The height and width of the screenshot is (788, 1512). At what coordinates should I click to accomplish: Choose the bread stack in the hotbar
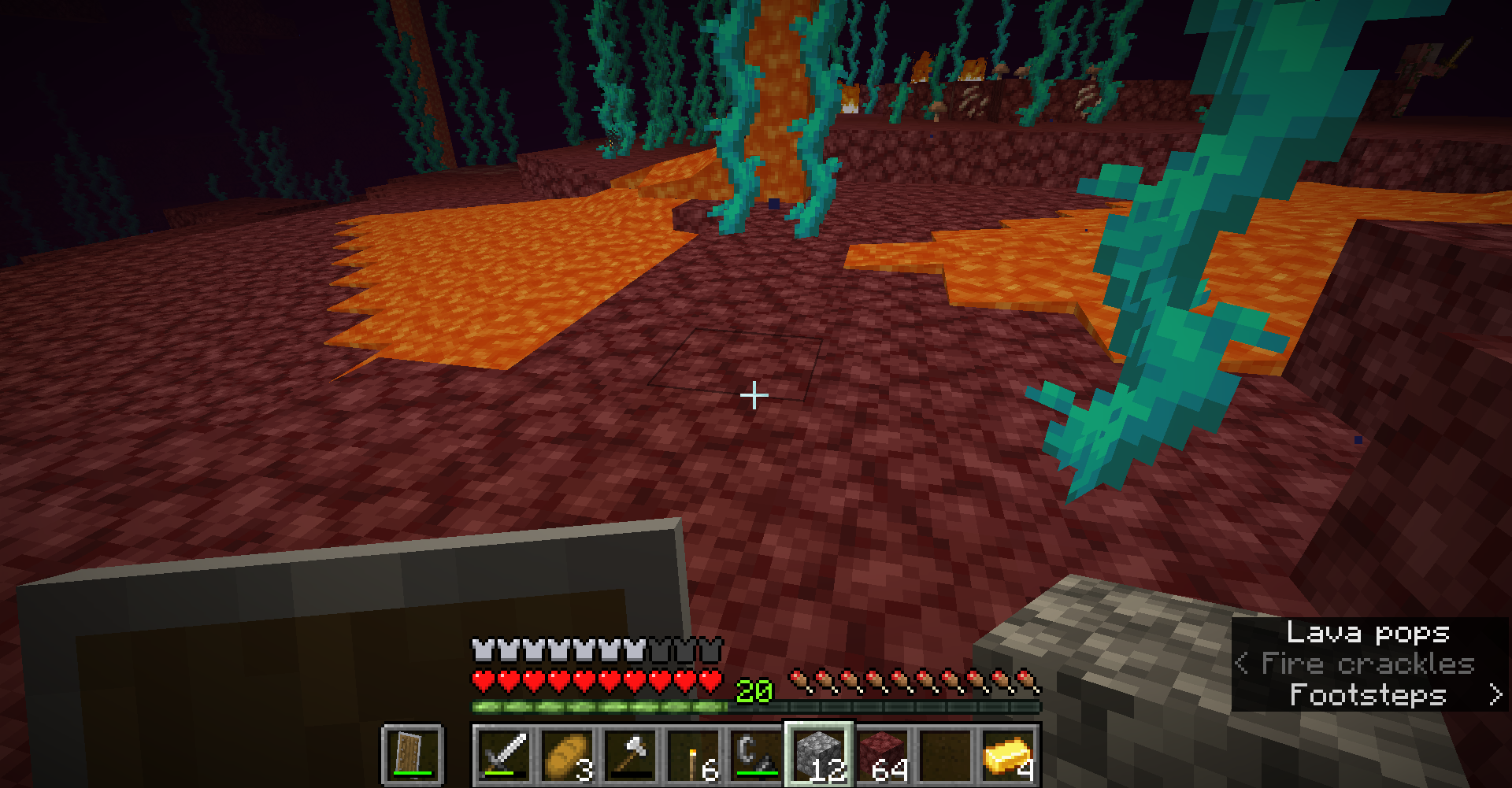click(567, 755)
